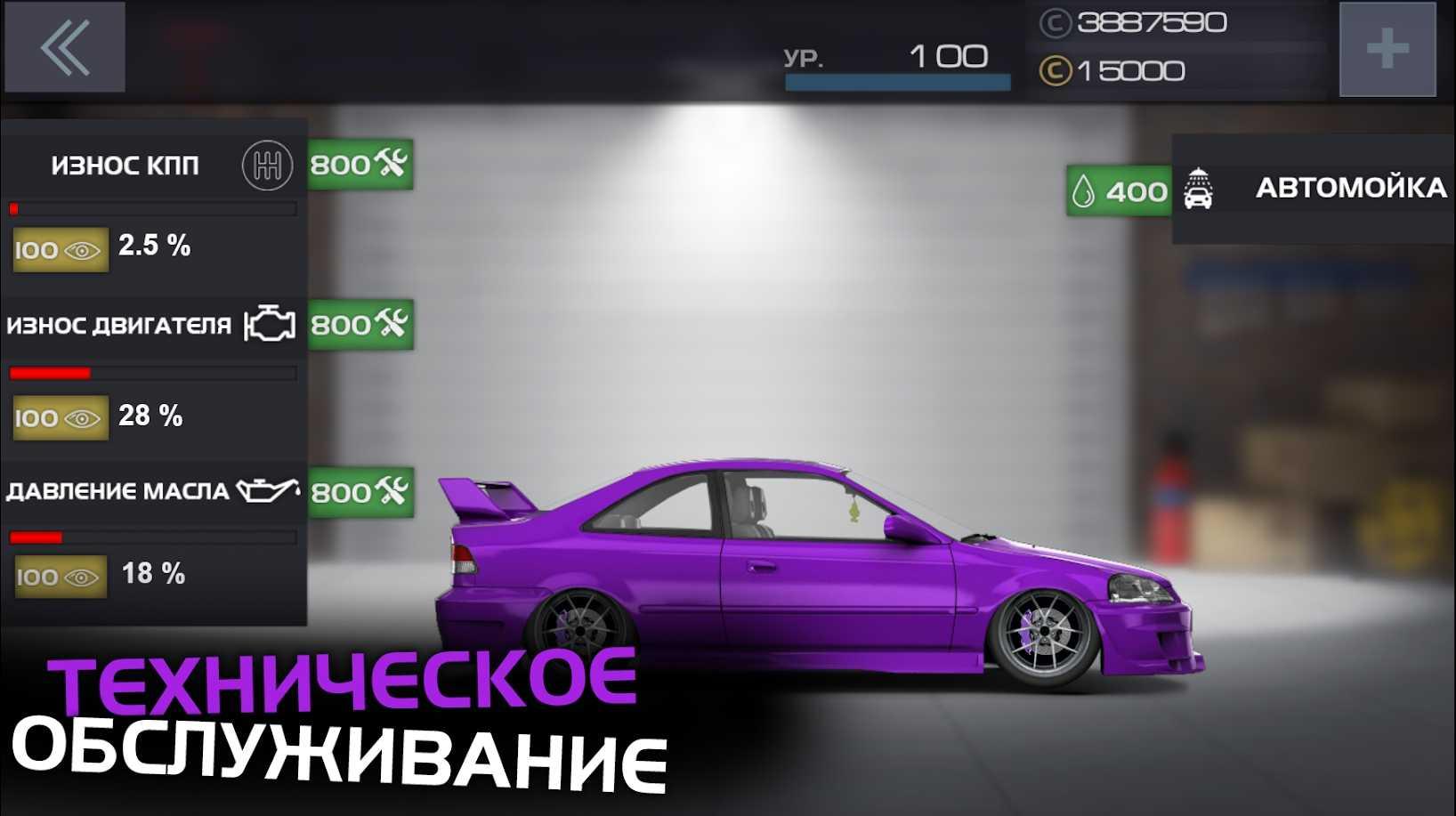Screen dimensions: 1456x816
Task: Pay 400 for the car wash
Action: pos(1117,189)
